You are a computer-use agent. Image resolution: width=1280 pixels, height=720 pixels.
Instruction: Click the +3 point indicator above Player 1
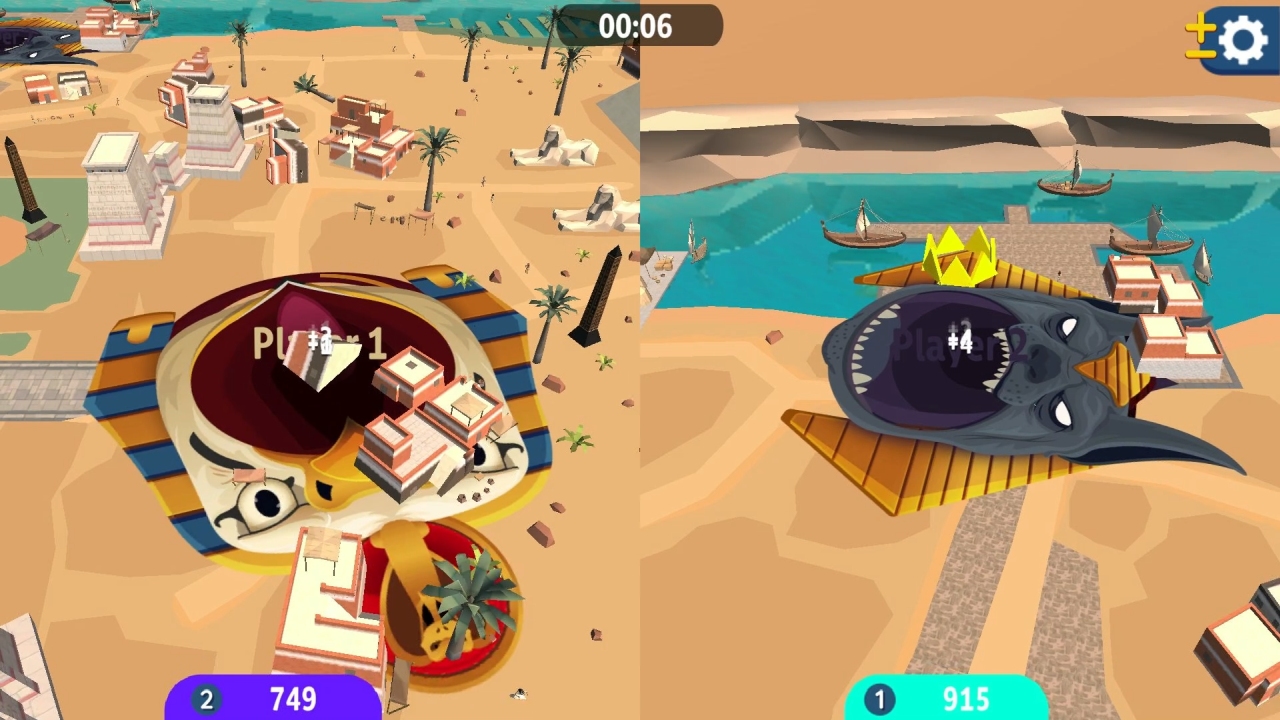pos(322,340)
